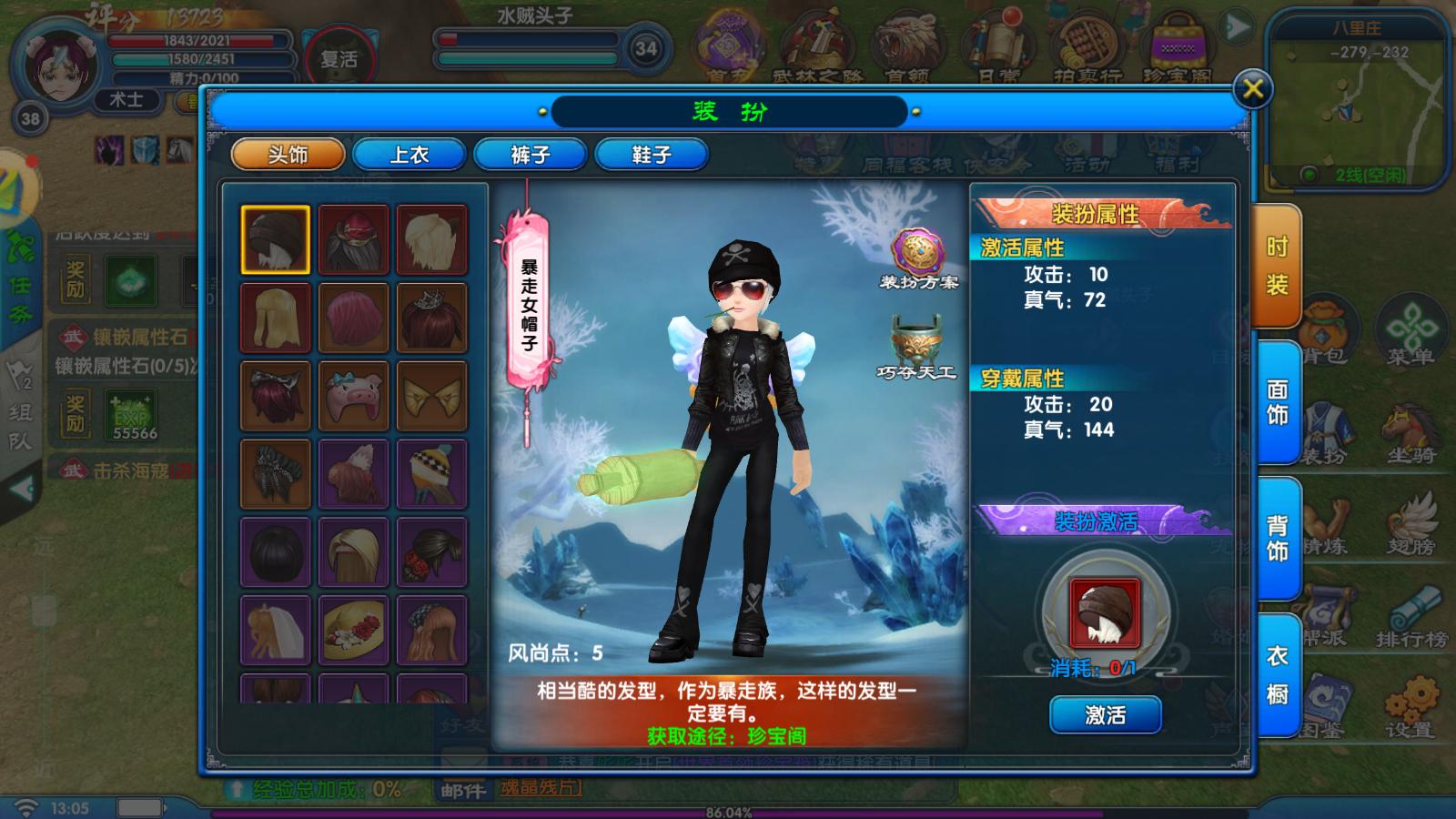The image size is (1456, 819).
Task: Click the 86.04% experience progress bar
Action: tap(728, 810)
